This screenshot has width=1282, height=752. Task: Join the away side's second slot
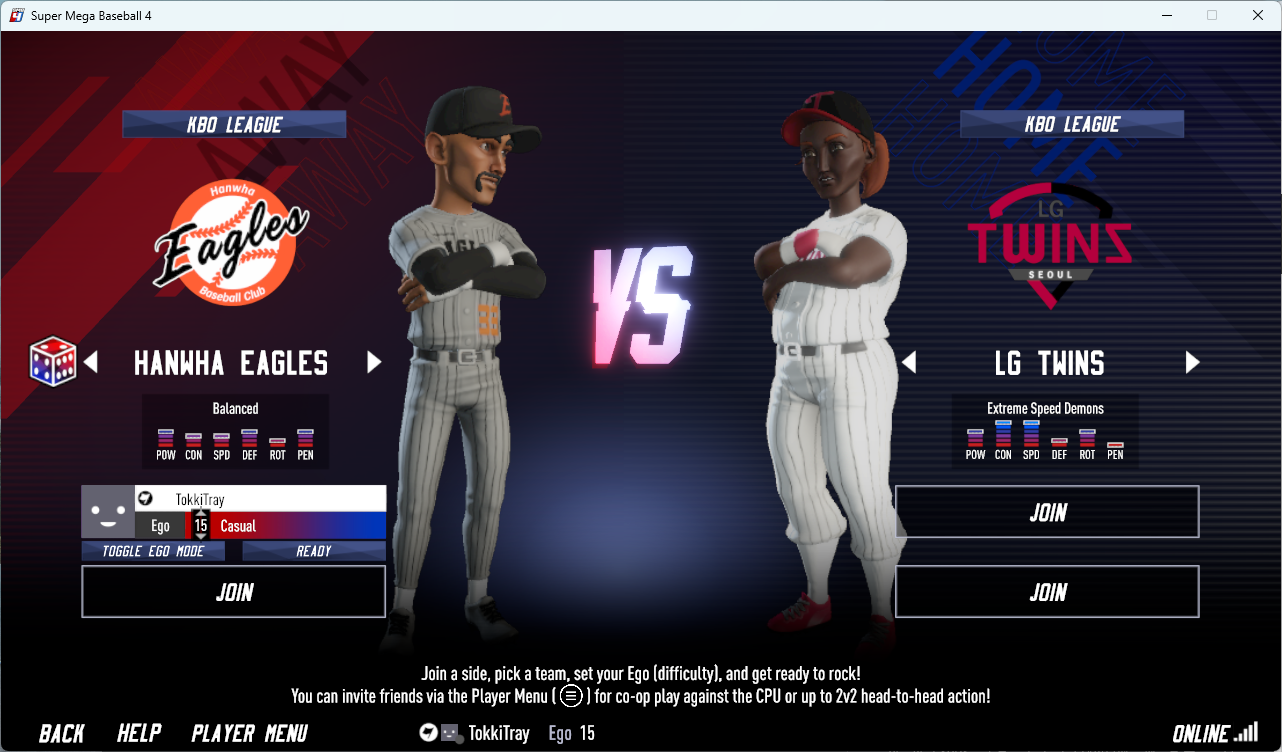[x=233, y=592]
